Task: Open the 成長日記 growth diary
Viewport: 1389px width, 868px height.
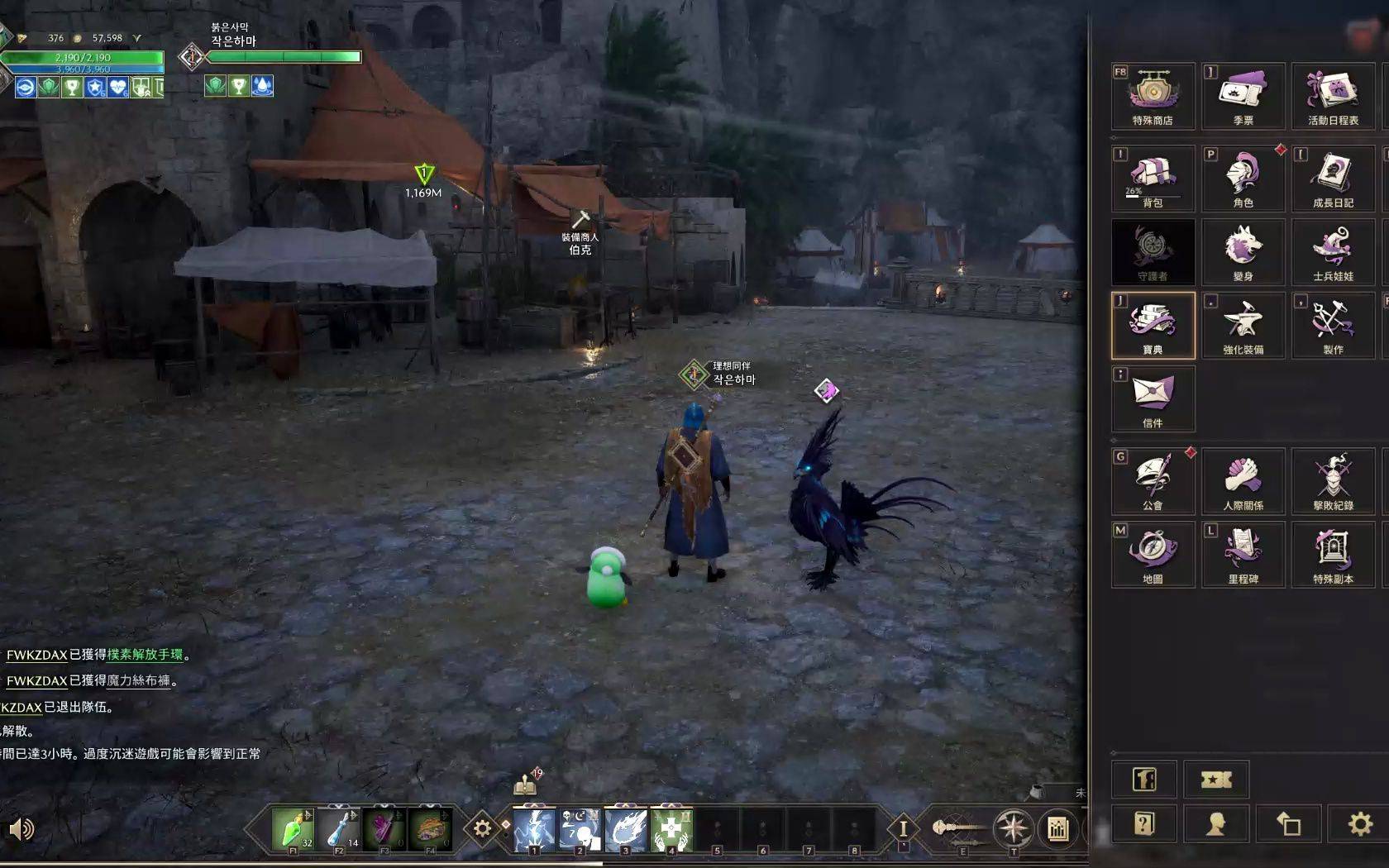Action: (1333, 177)
